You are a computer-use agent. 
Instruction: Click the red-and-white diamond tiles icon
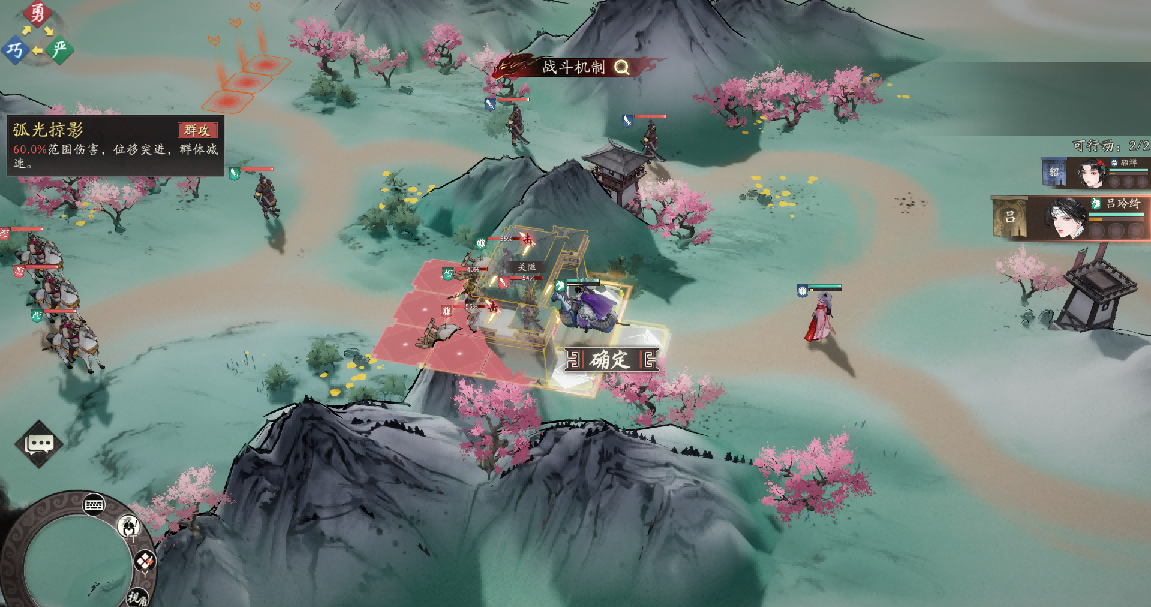[144, 561]
